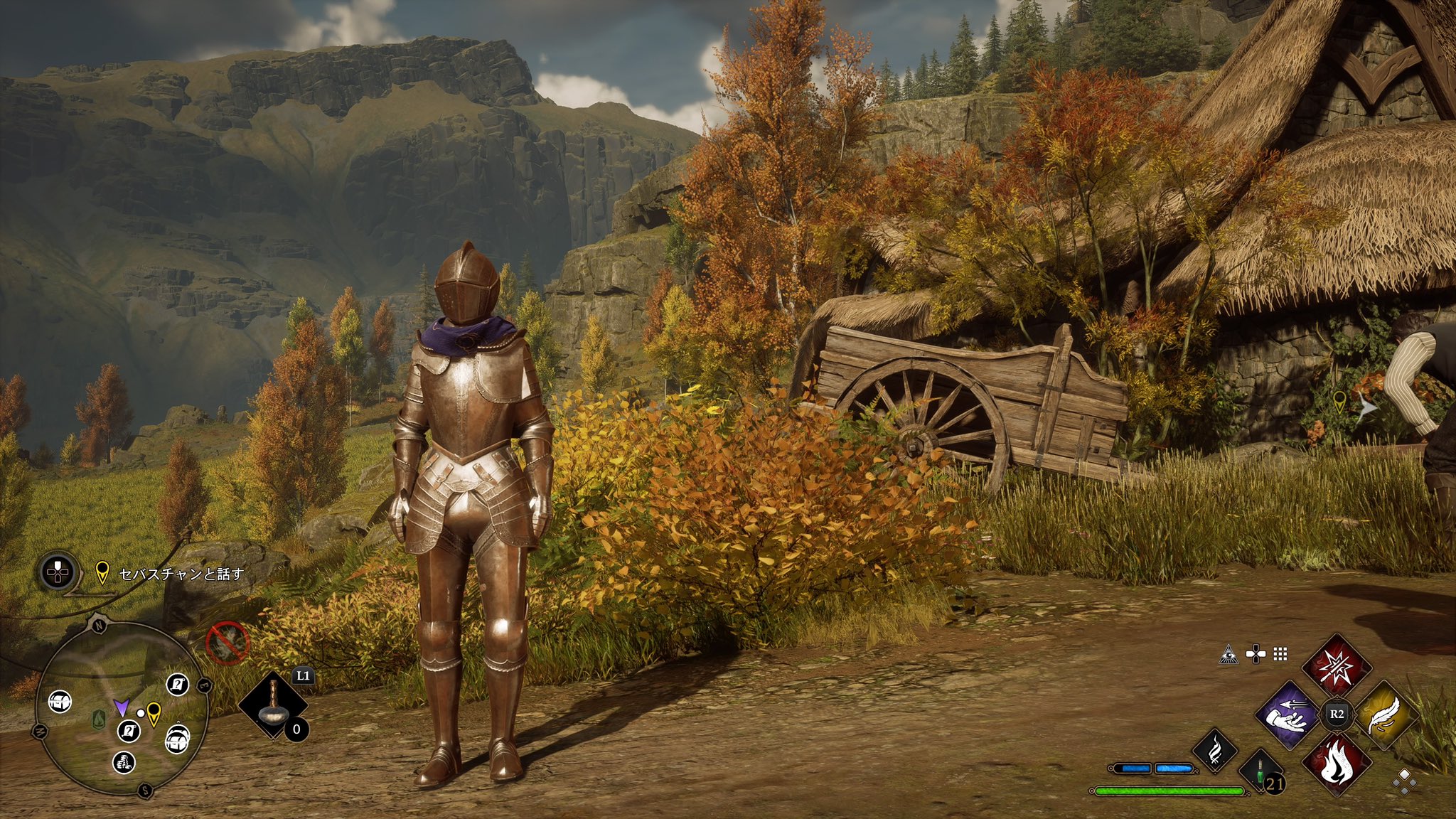Viewport: 1456px width, 819px height.
Task: Click the green Floo flame minimap marker
Action: click(x=97, y=718)
